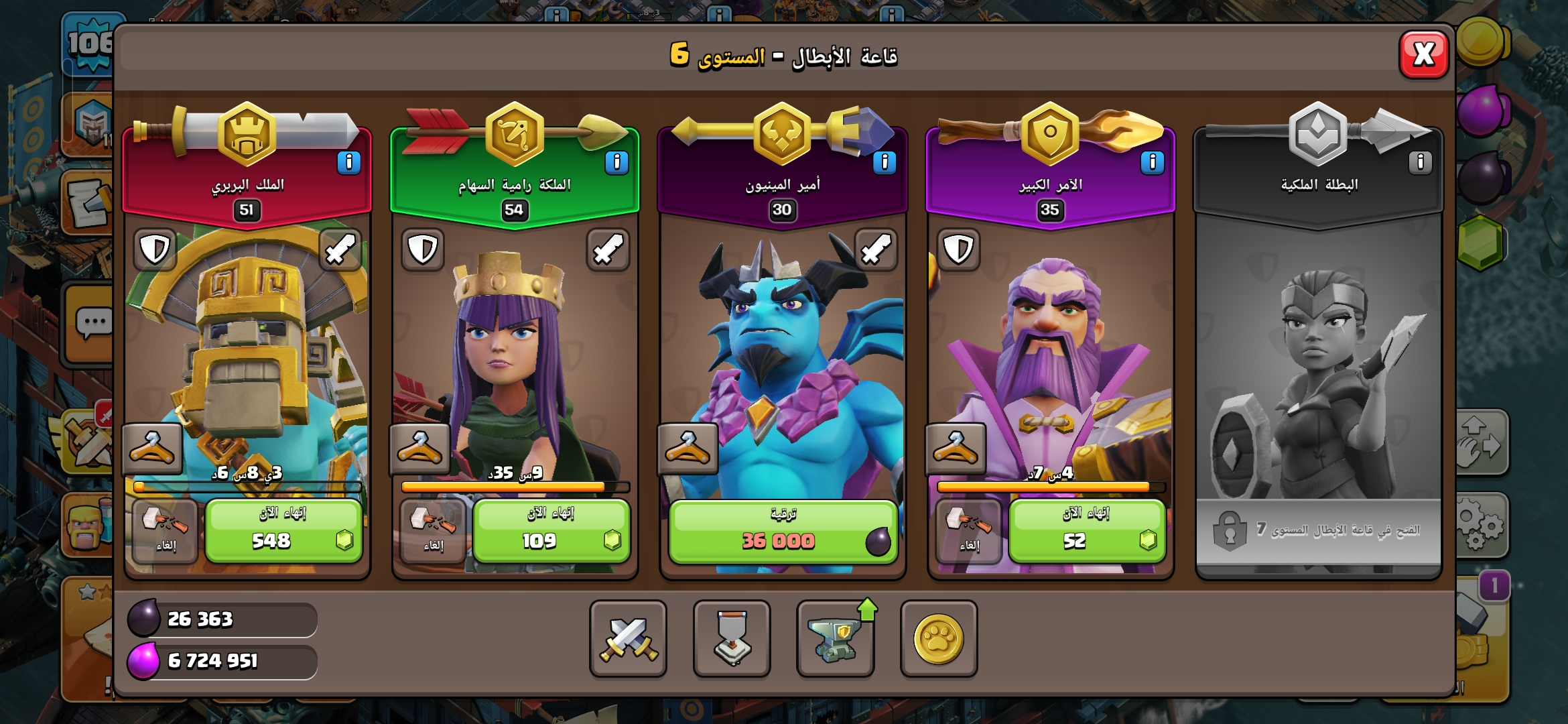Show Minion Prince info

[x=885, y=162]
